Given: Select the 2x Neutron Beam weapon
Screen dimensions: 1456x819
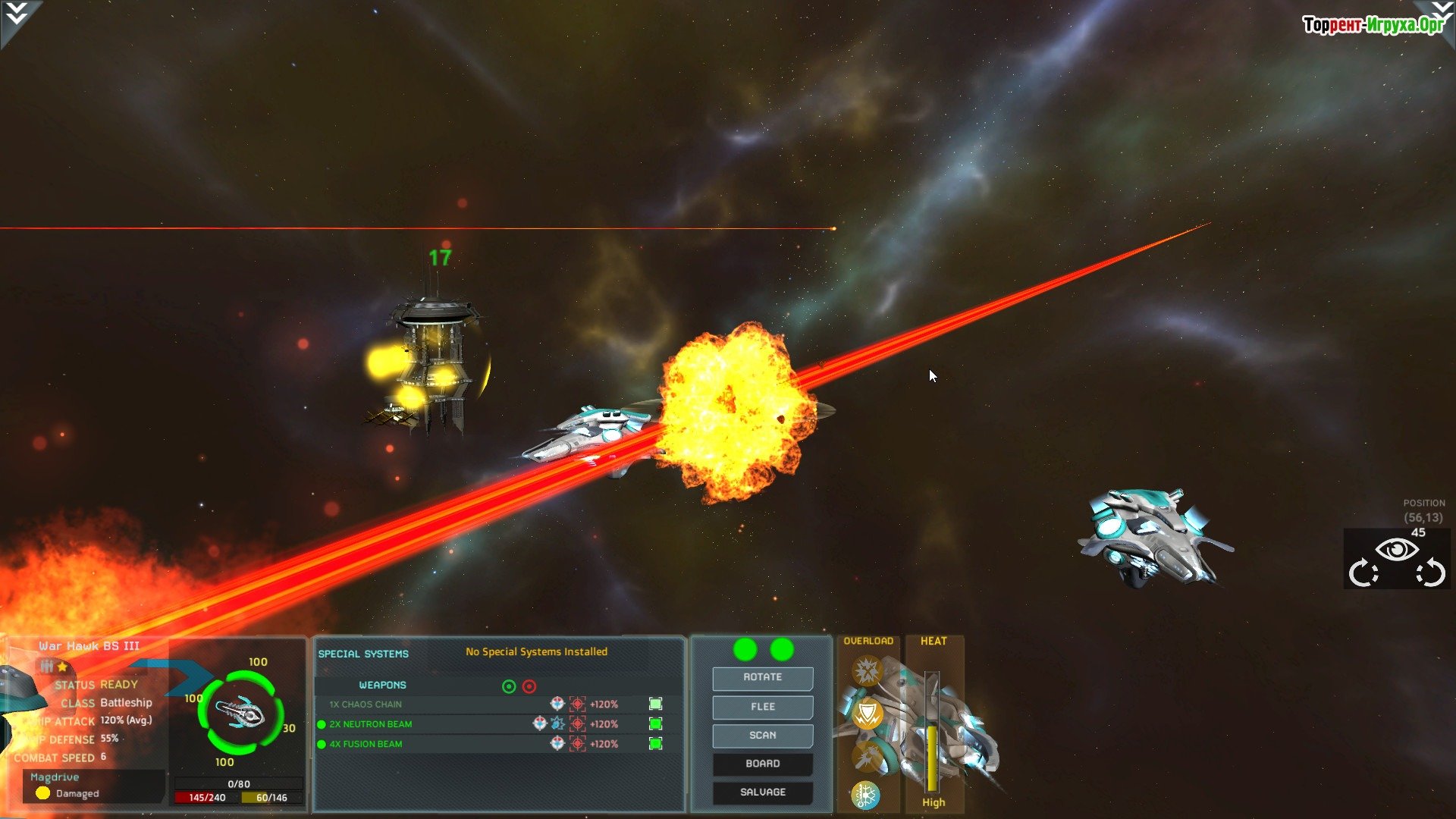Looking at the screenshot, I should click(x=370, y=724).
